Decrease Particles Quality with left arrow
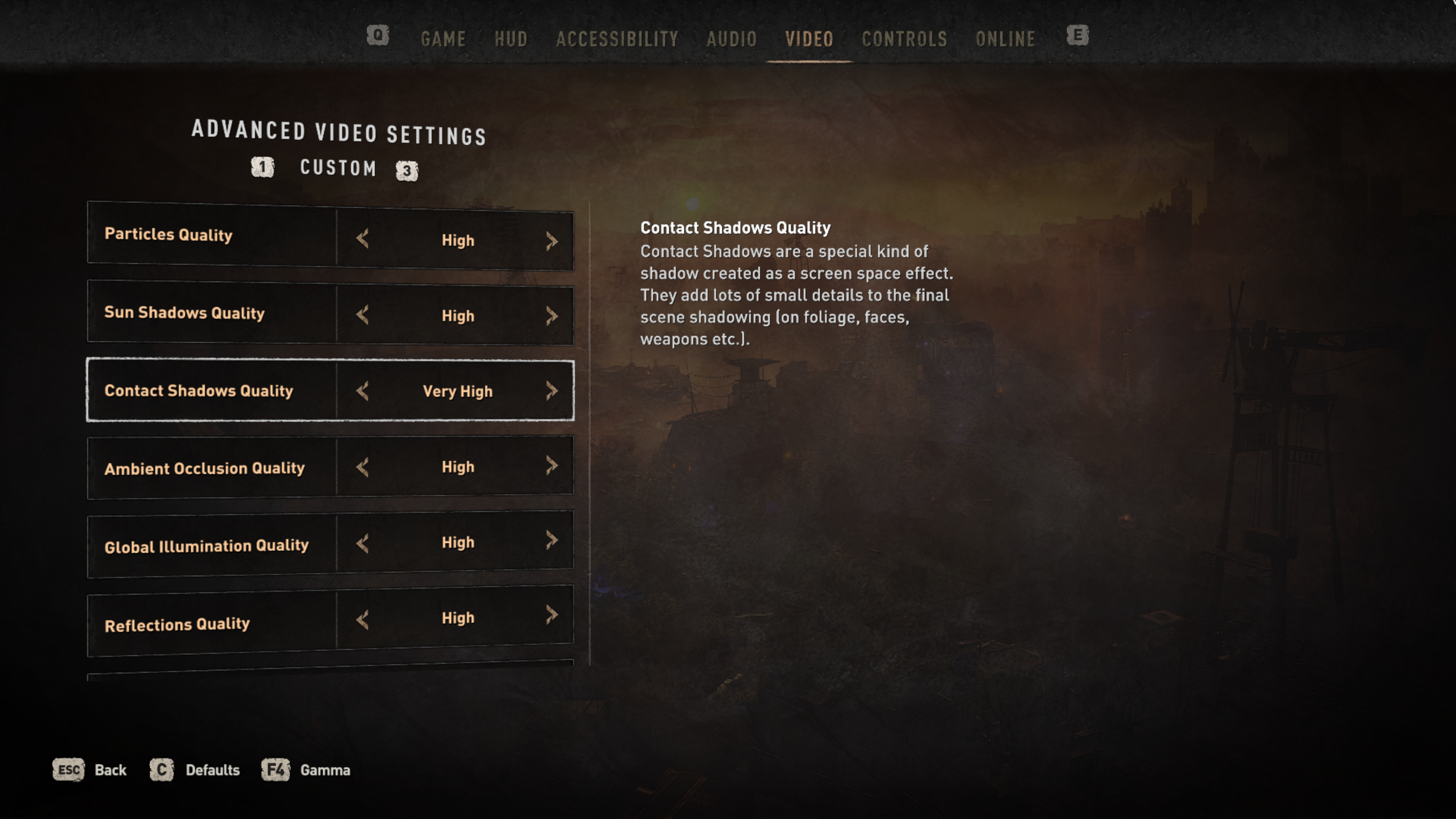 point(363,239)
